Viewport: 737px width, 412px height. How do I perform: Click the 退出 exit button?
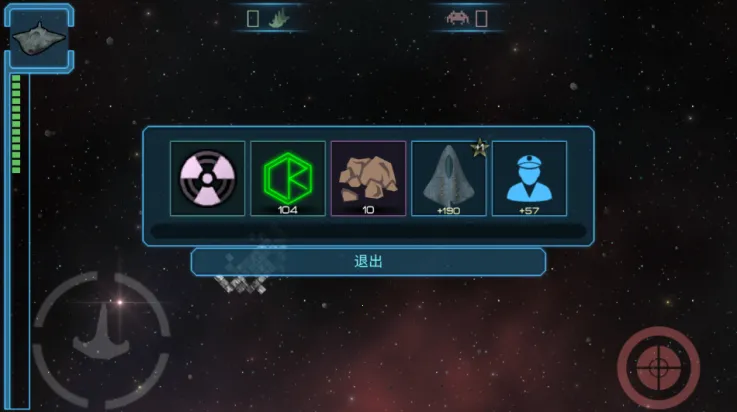point(368,261)
